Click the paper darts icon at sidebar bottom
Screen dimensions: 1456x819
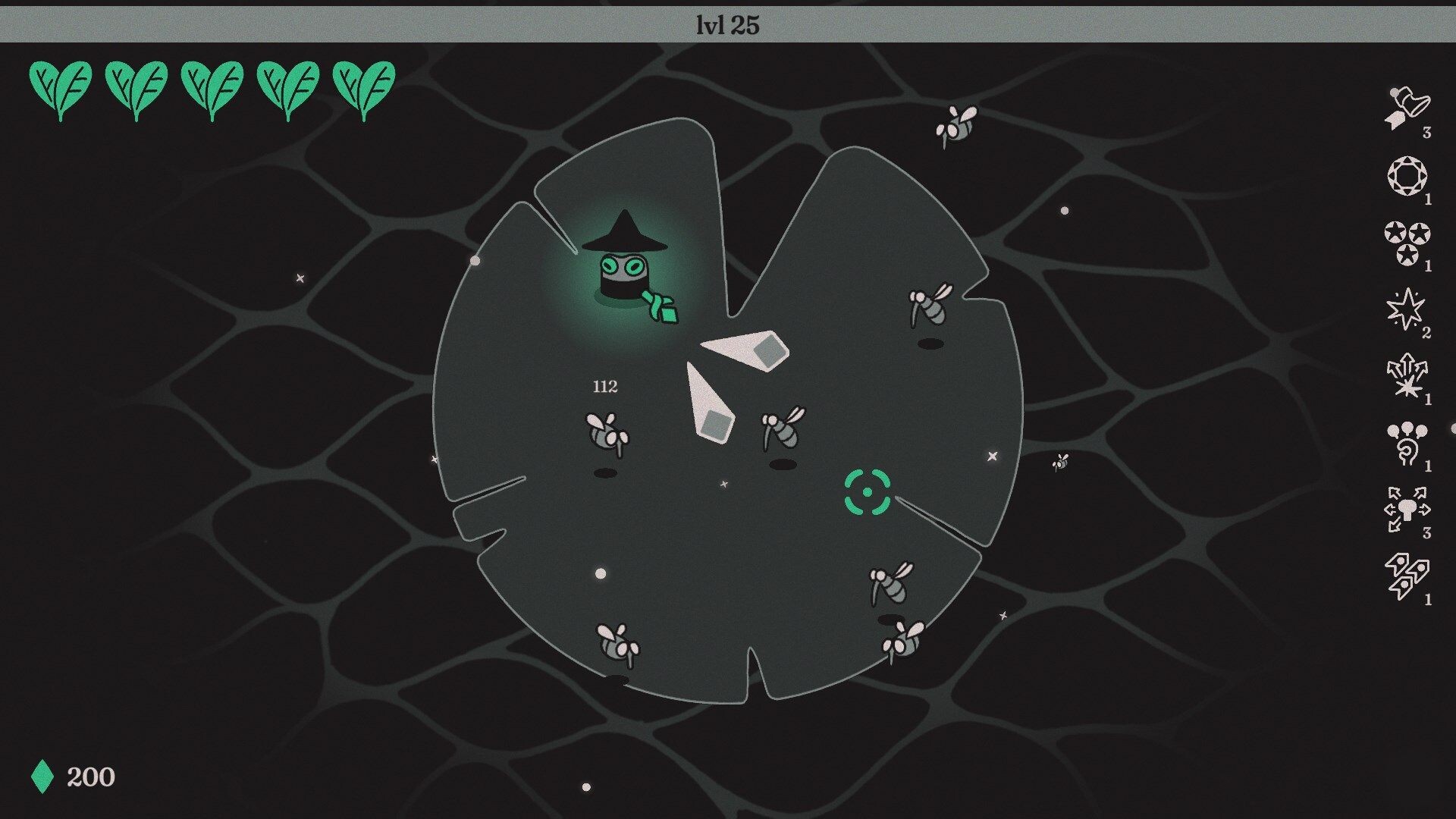click(x=1408, y=573)
